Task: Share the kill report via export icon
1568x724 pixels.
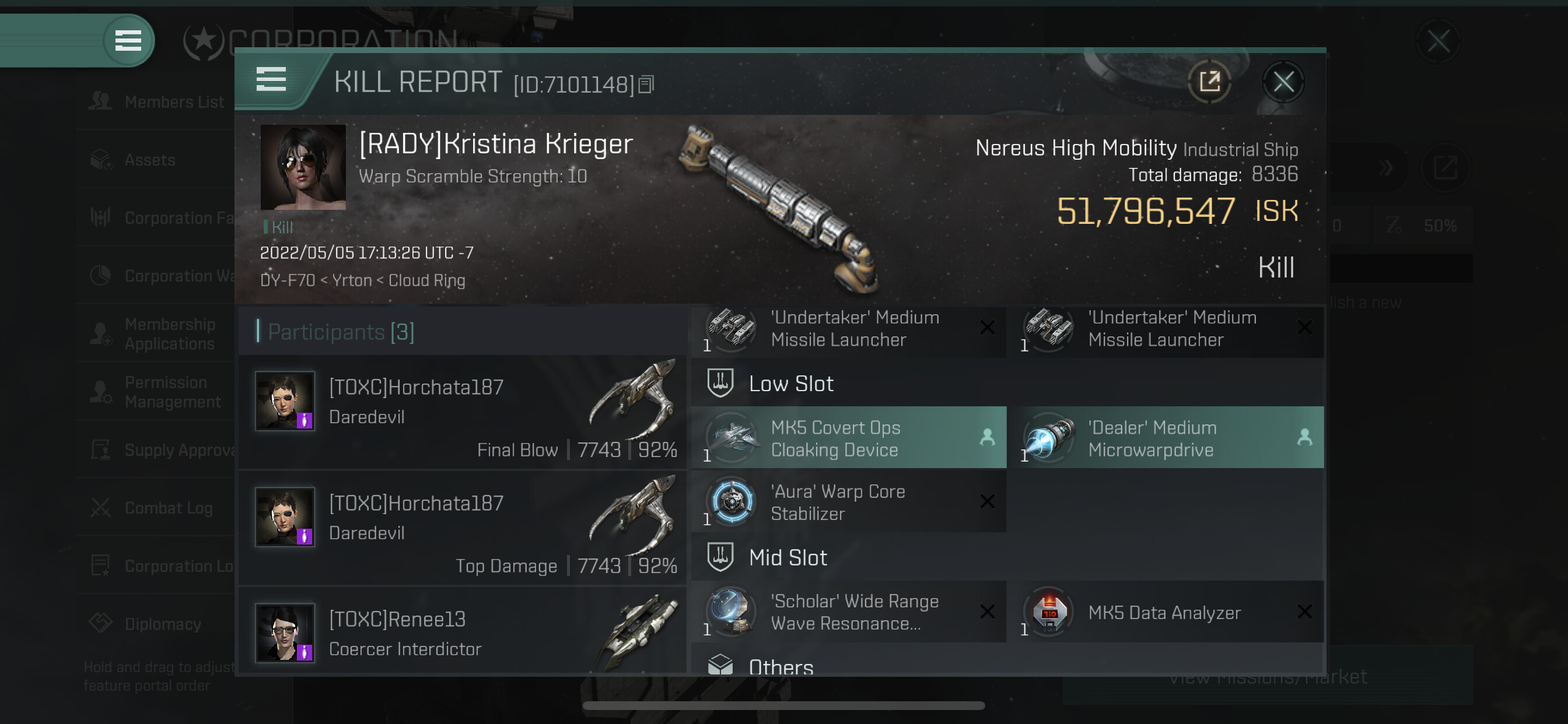Action: [1209, 82]
